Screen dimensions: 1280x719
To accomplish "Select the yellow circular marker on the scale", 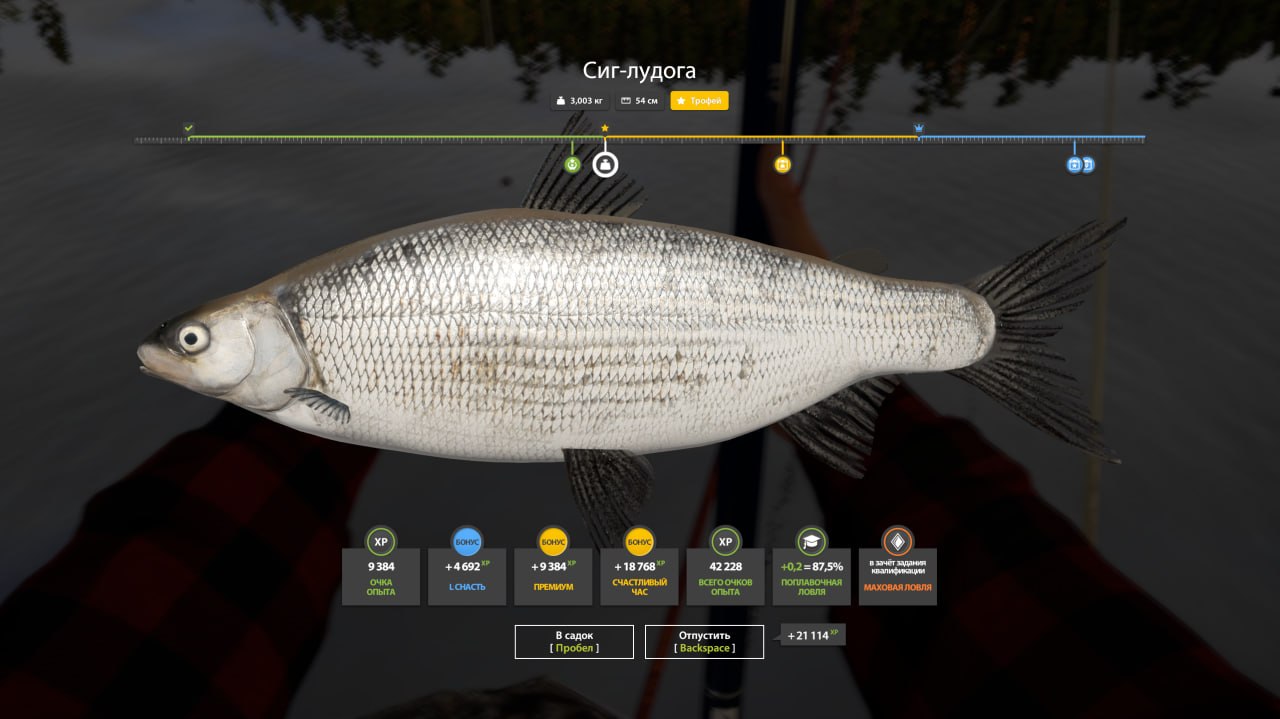I will tap(783, 164).
